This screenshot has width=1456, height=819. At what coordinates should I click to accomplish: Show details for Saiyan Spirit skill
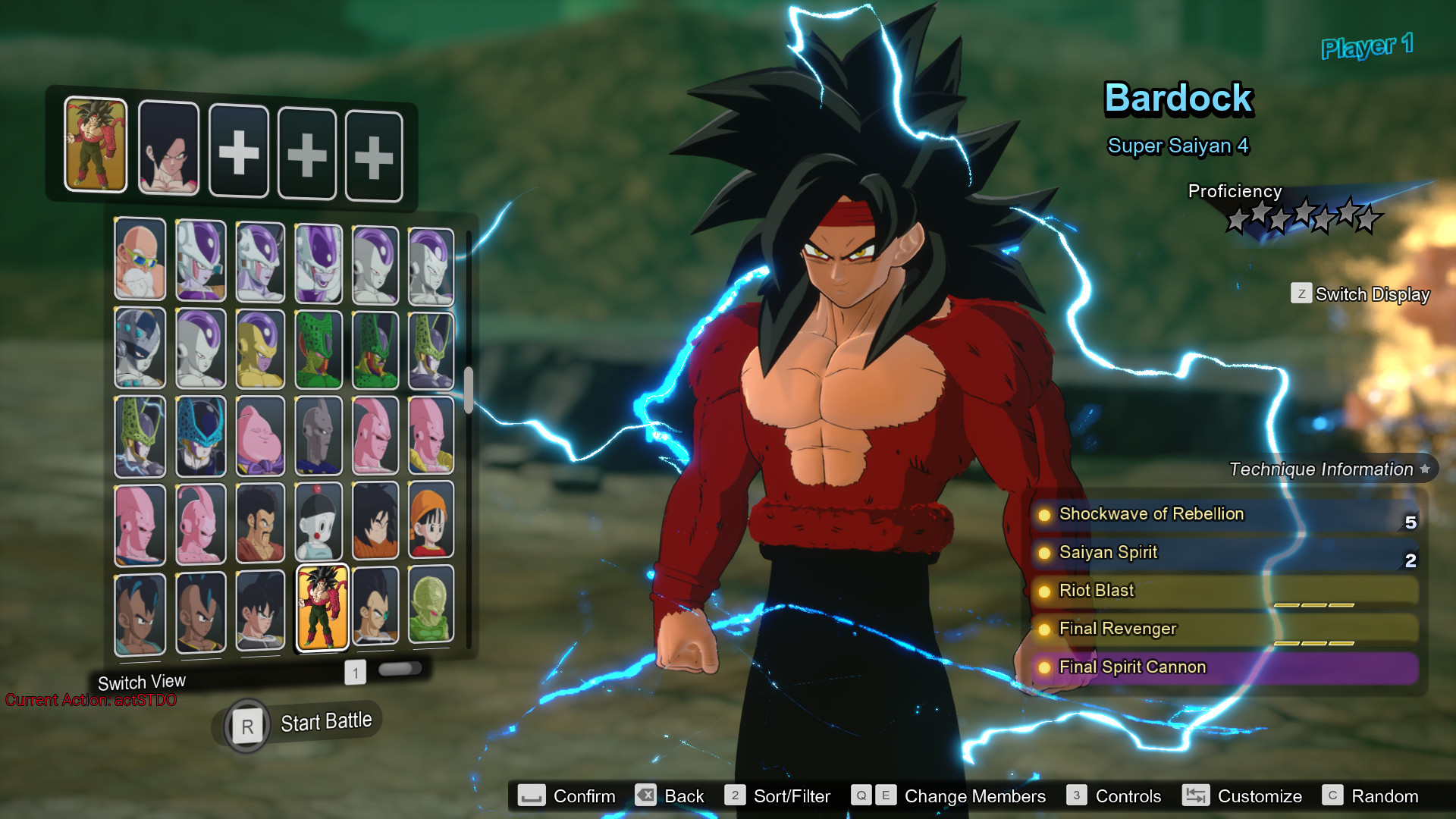click(1225, 553)
